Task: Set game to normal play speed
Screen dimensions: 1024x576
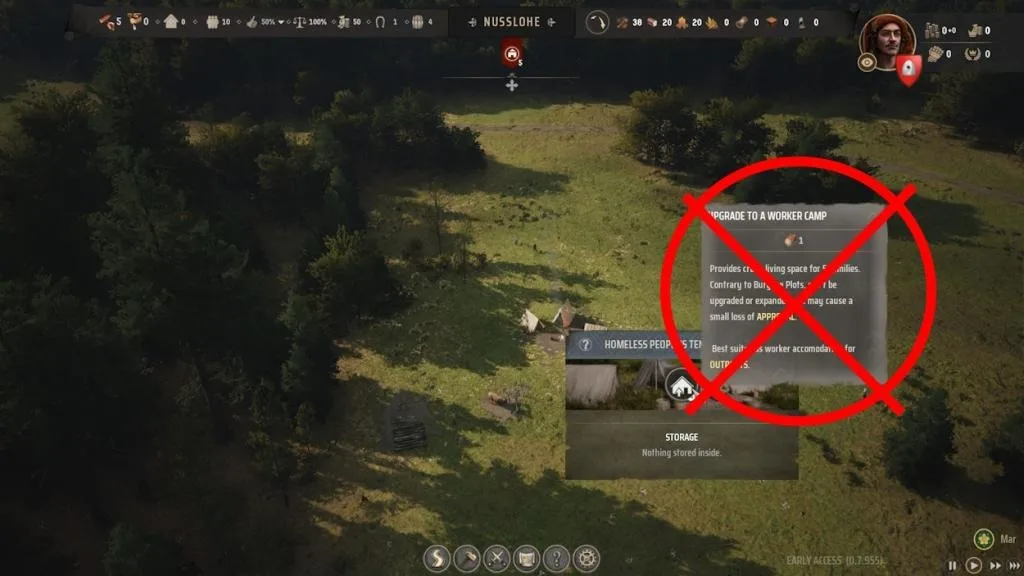Action: pyautogui.click(x=973, y=565)
